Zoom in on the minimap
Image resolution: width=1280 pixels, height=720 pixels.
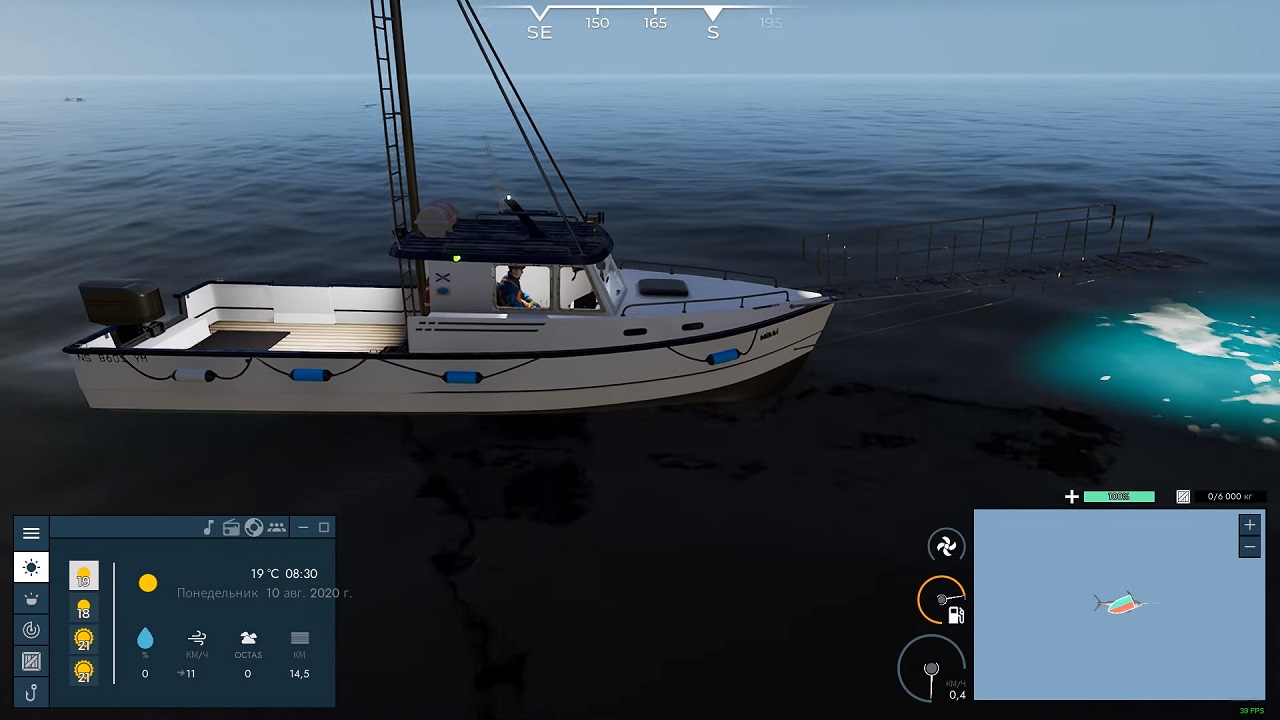1249,525
